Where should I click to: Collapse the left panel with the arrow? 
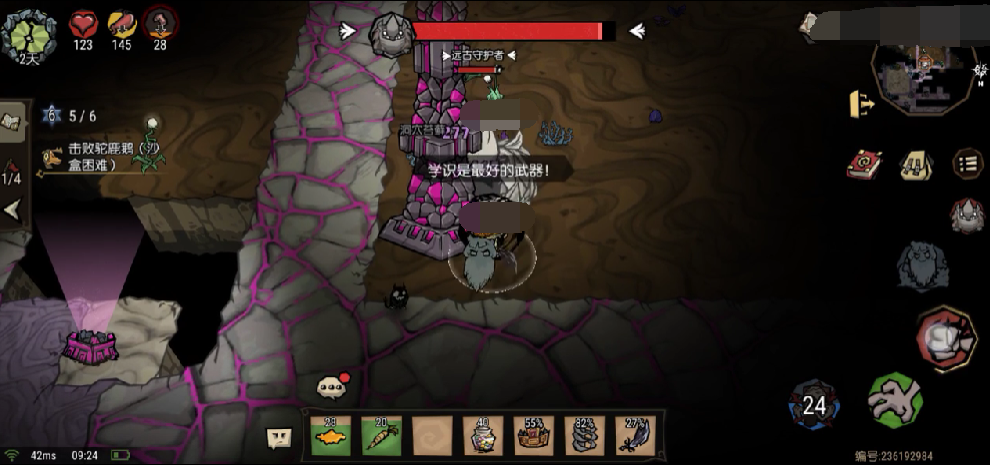[12, 211]
